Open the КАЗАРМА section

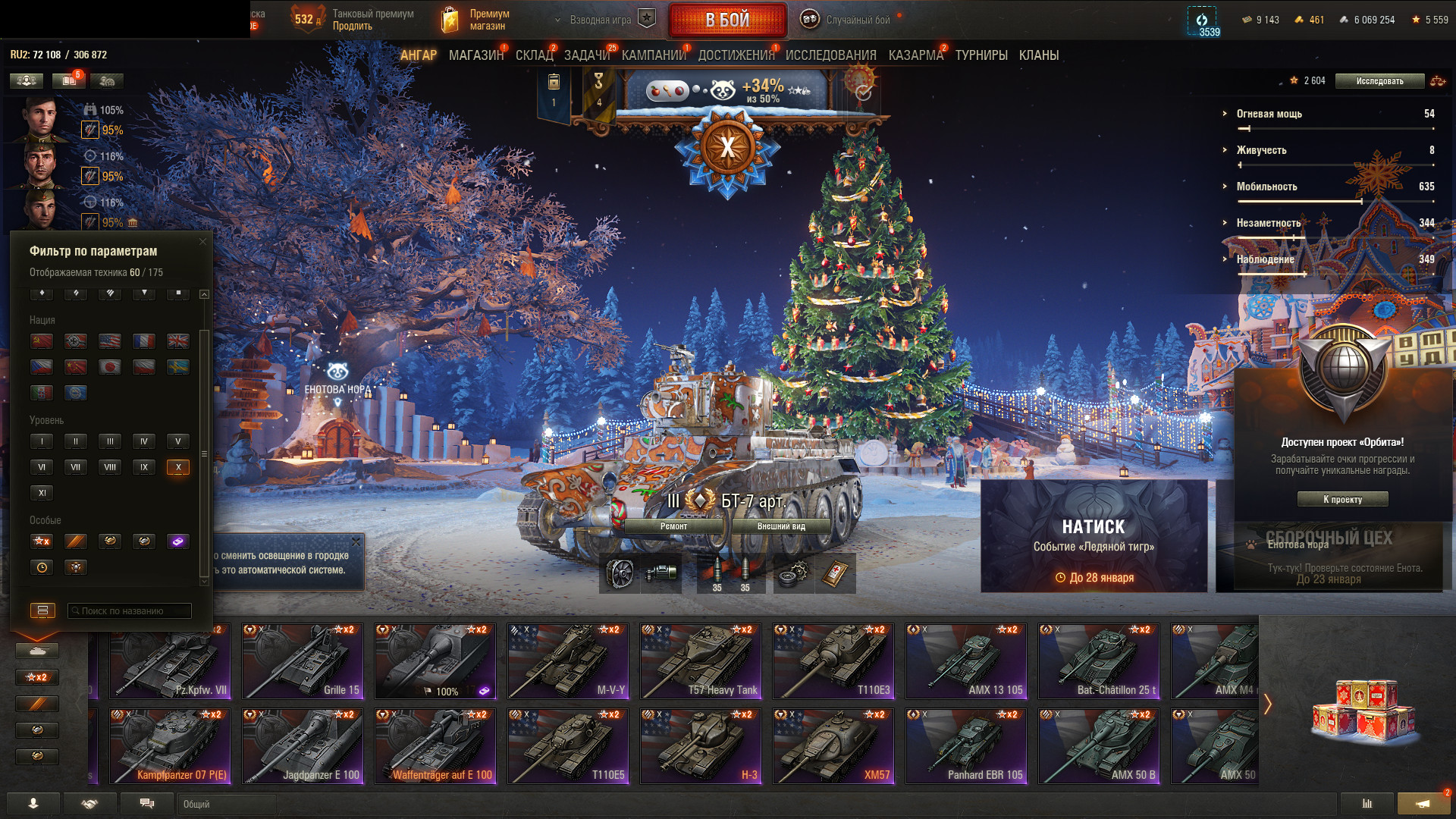(915, 55)
